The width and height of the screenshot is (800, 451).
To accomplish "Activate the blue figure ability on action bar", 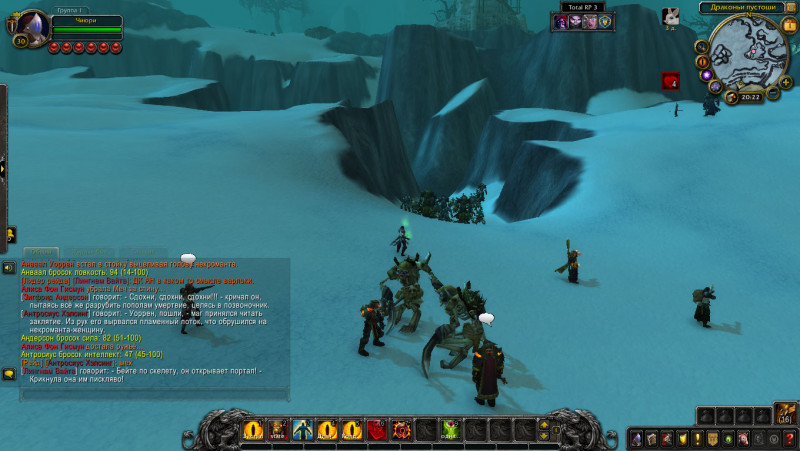I will 302,430.
